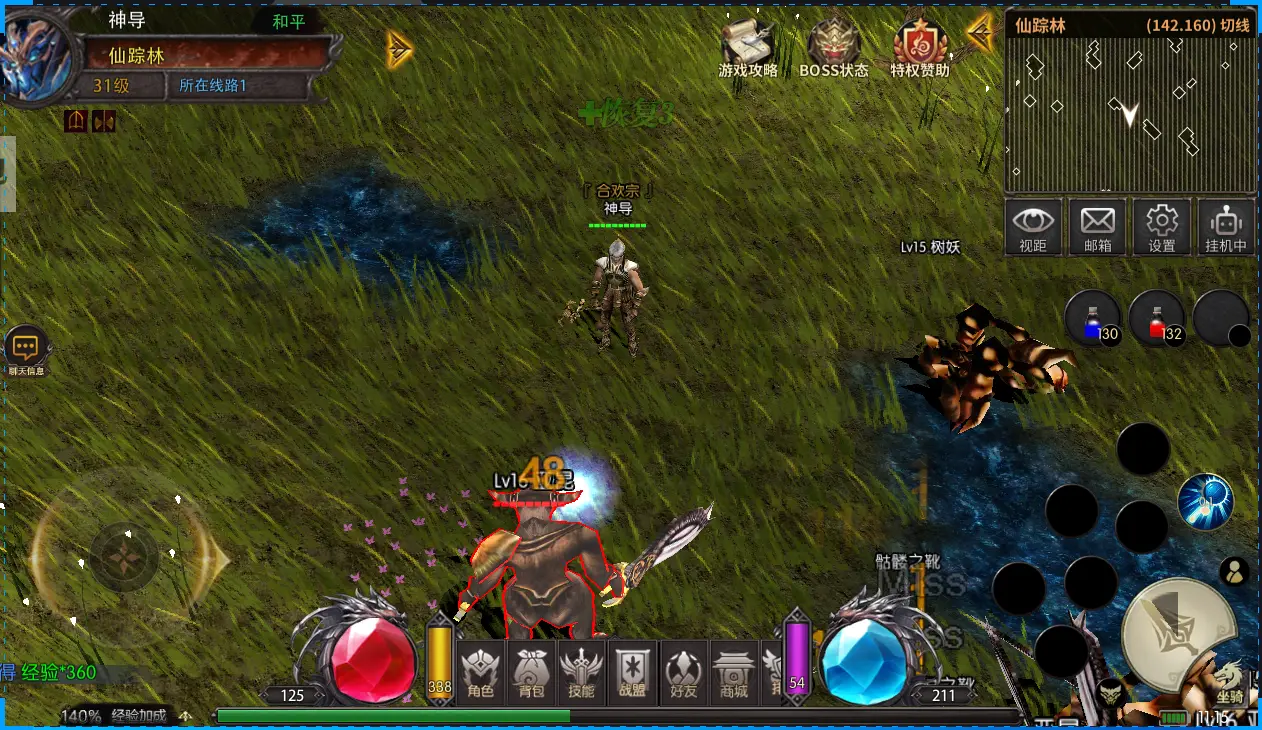The image size is (1262, 730).
Task: Open the 背包 backpack
Action: click(532, 672)
